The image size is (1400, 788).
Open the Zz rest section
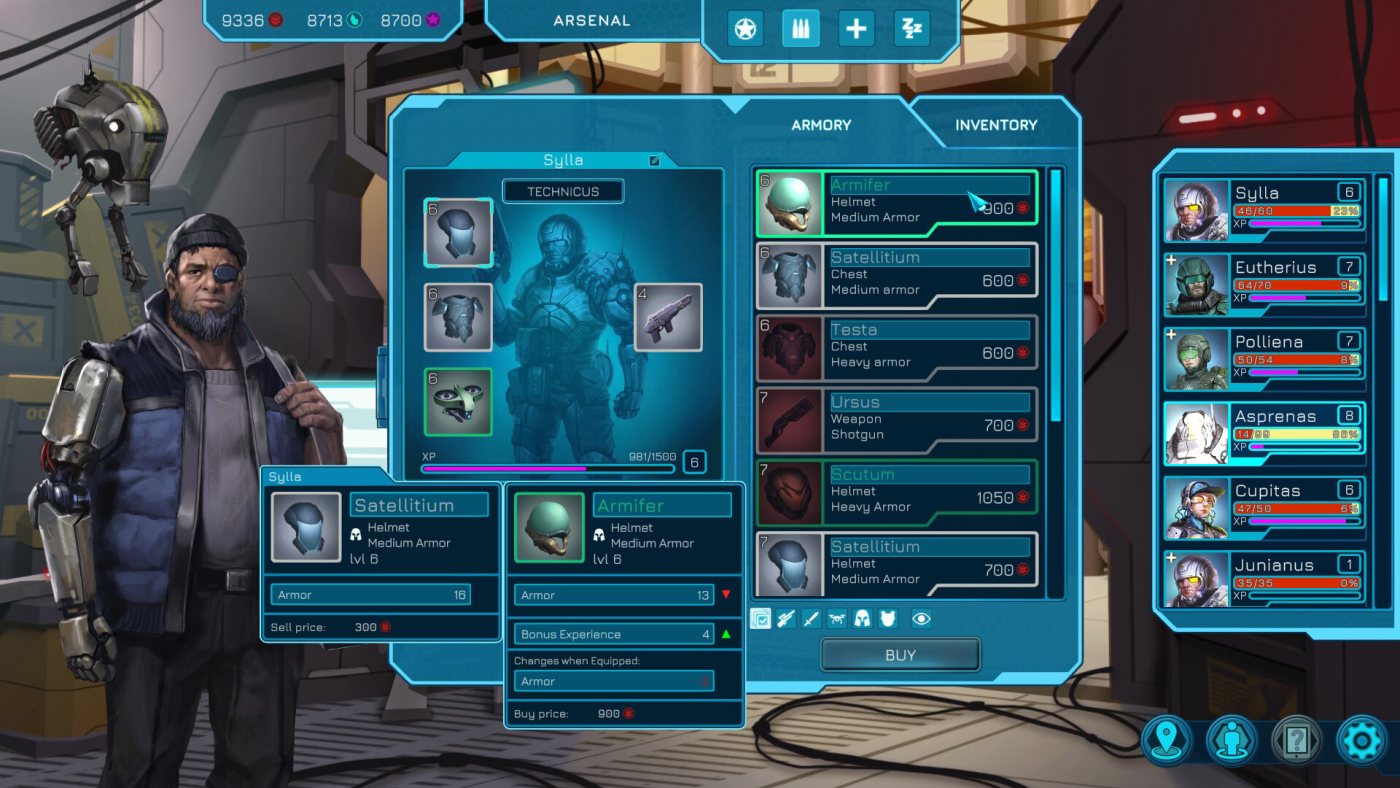(x=912, y=29)
